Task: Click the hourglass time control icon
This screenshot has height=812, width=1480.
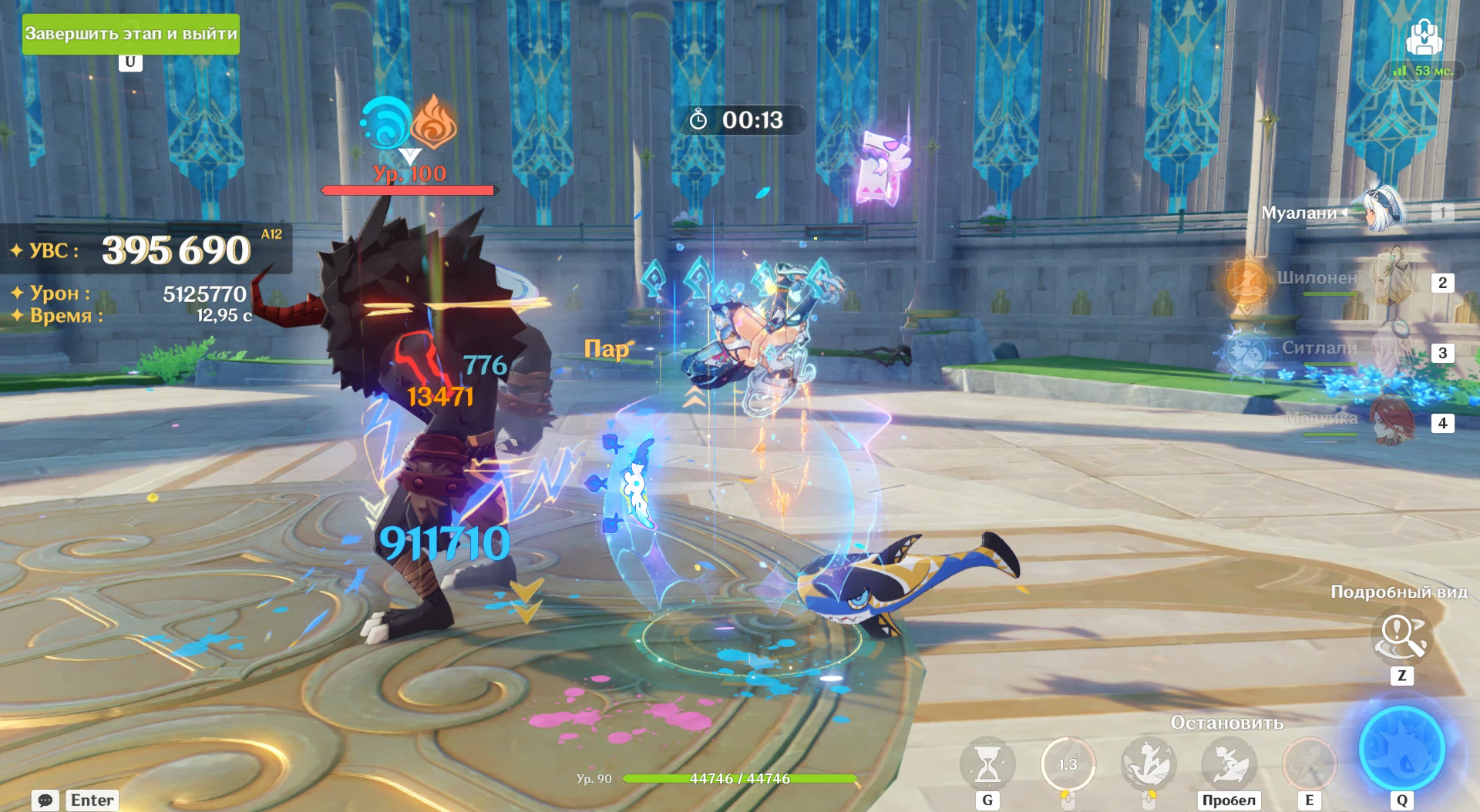Action: pyautogui.click(x=987, y=763)
